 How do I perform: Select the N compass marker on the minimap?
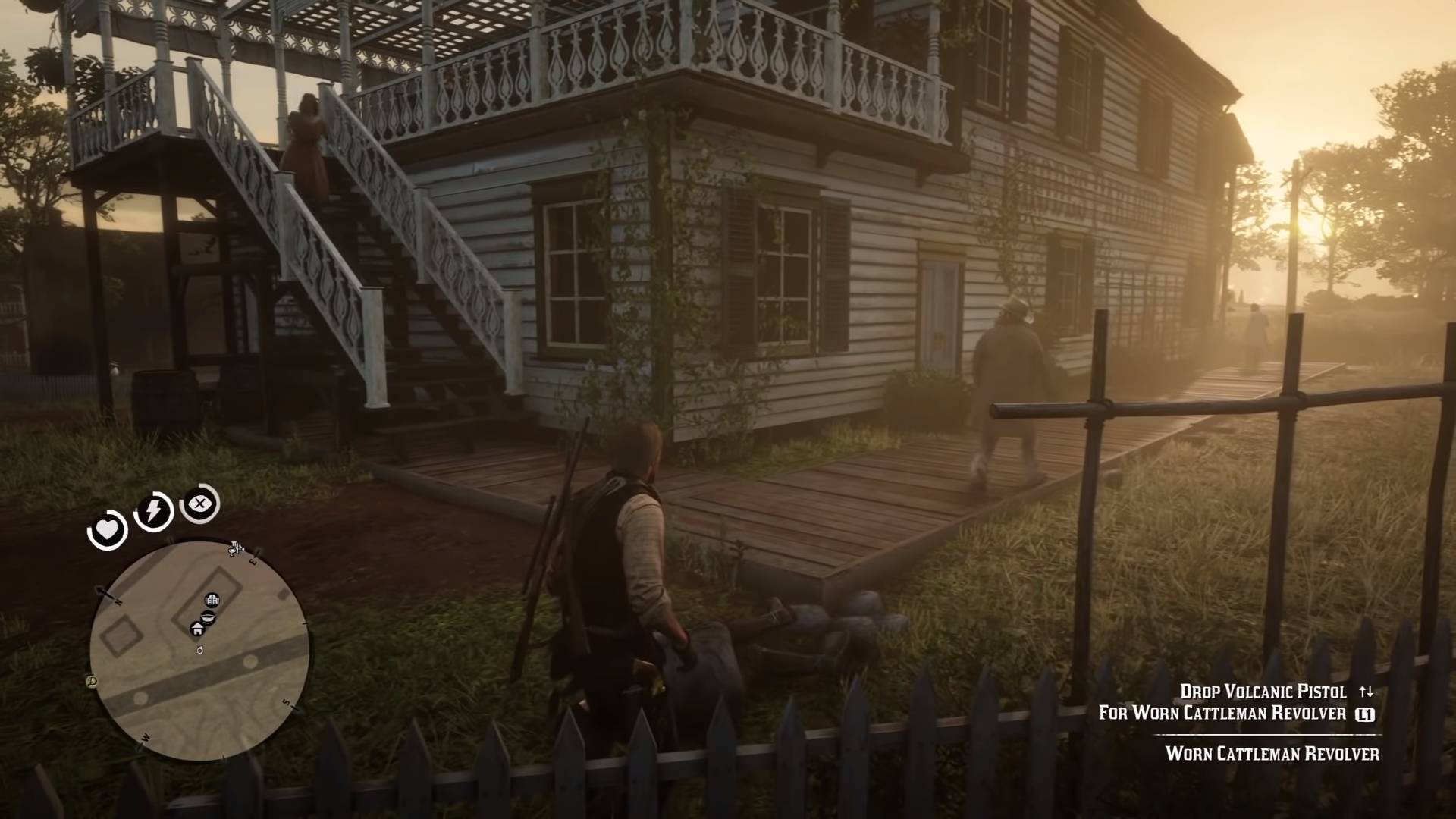coord(118,601)
